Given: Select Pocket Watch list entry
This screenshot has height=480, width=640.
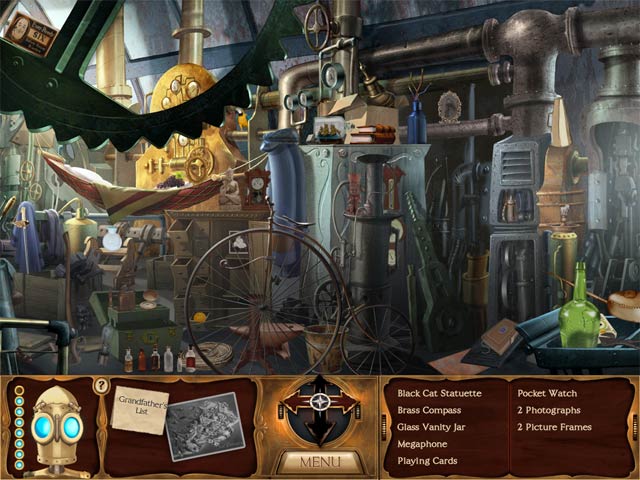Looking at the screenshot, I should [x=547, y=394].
